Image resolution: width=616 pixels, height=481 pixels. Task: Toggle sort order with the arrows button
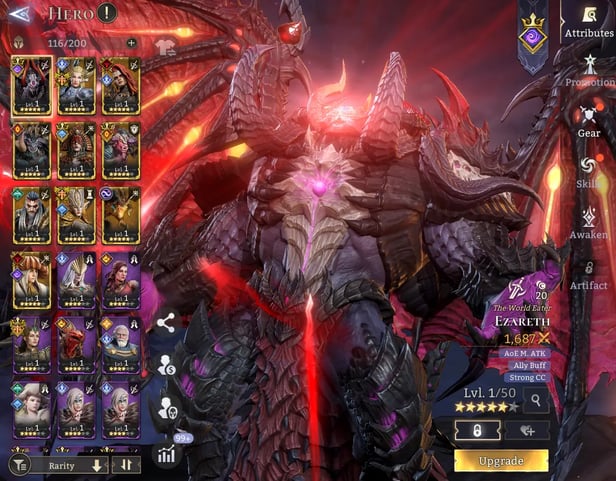coord(126,465)
